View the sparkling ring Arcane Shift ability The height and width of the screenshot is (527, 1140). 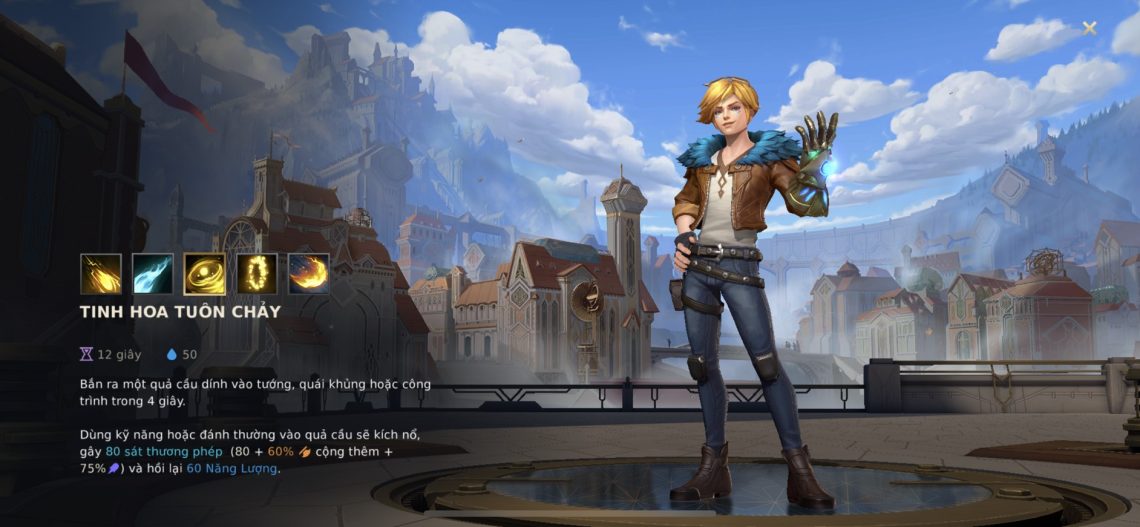[257, 274]
